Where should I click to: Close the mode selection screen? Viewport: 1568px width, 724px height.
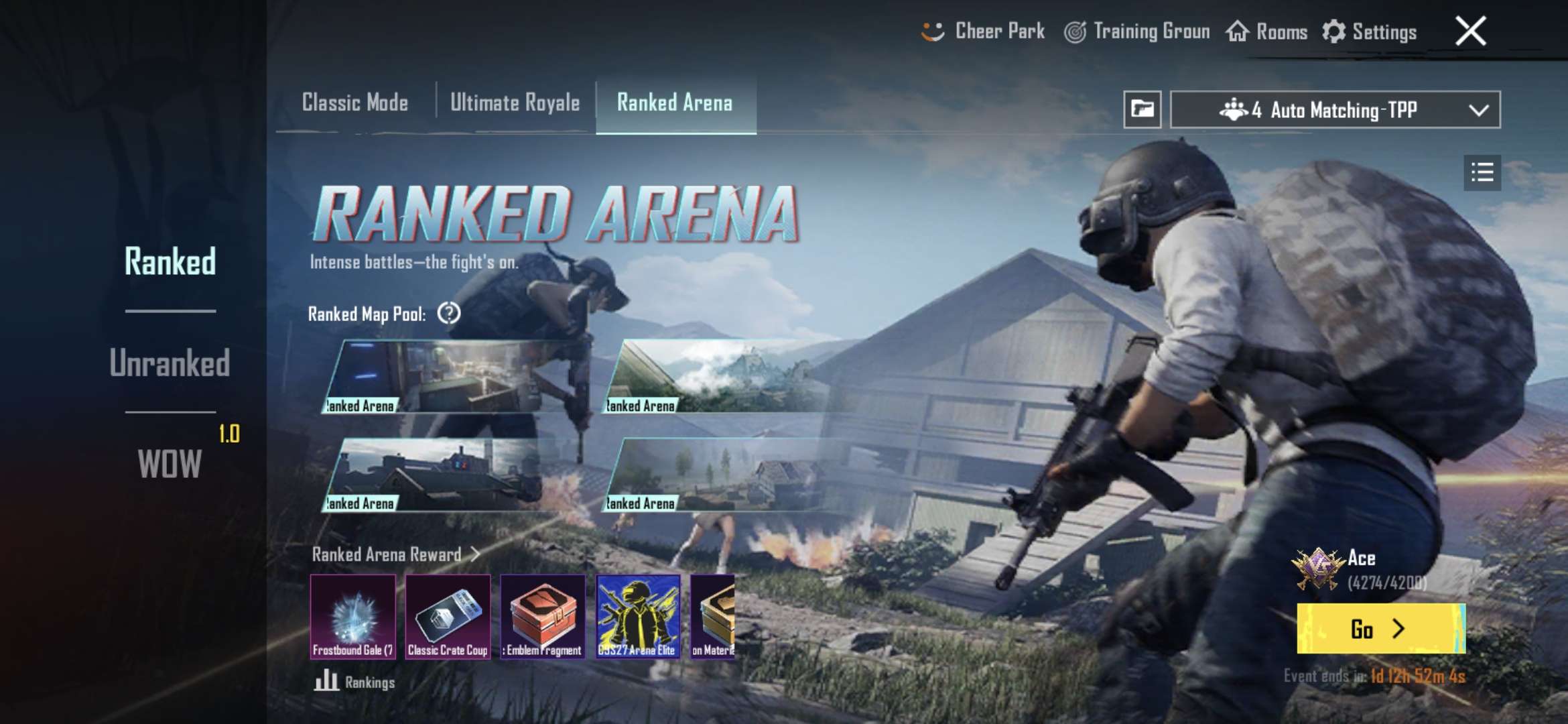(x=1470, y=31)
